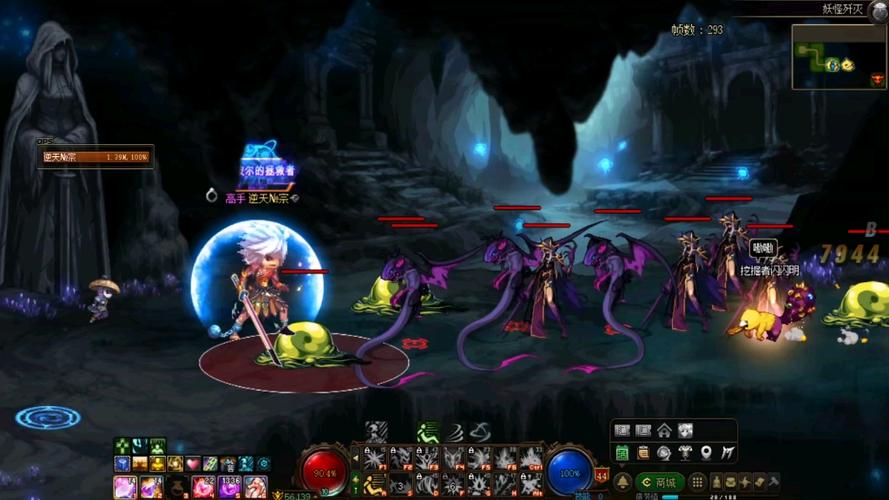The width and height of the screenshot is (889, 500).
Task: Open the green calendar icon
Action: [x=621, y=453]
